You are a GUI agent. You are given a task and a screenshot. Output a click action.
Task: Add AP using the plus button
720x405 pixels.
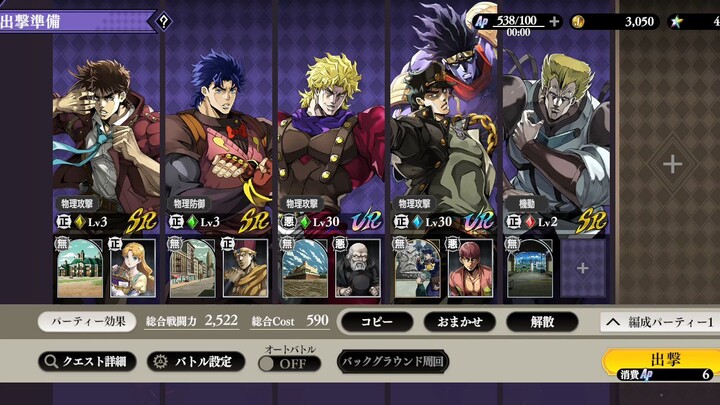(x=554, y=20)
